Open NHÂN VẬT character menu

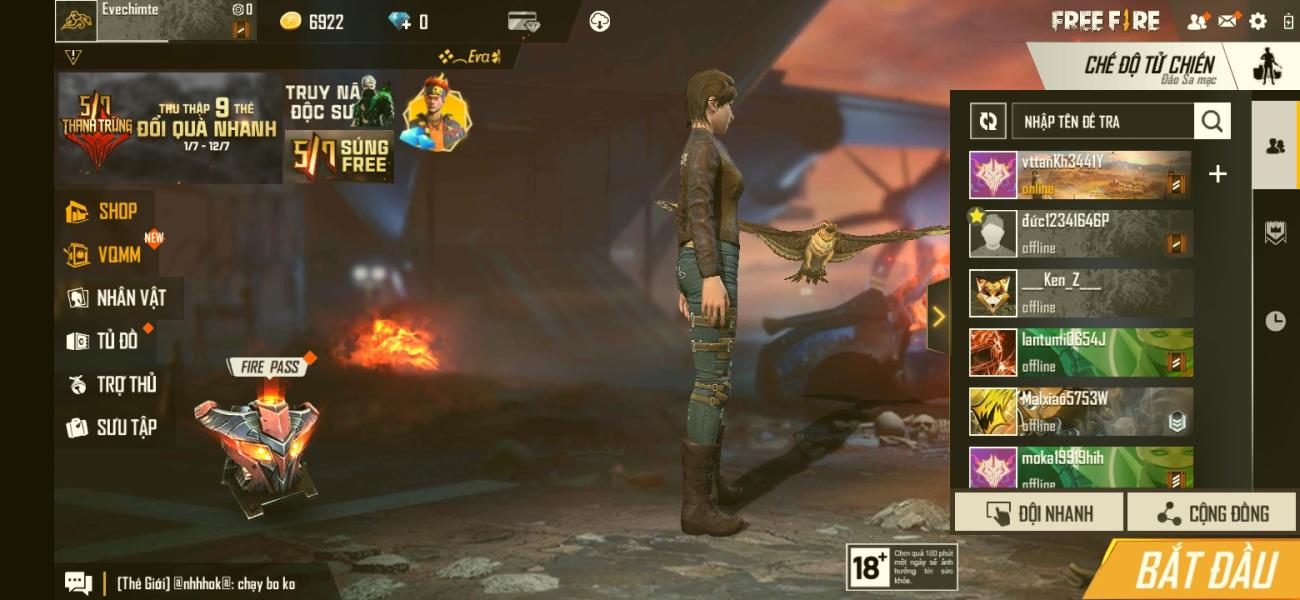[x=118, y=298]
